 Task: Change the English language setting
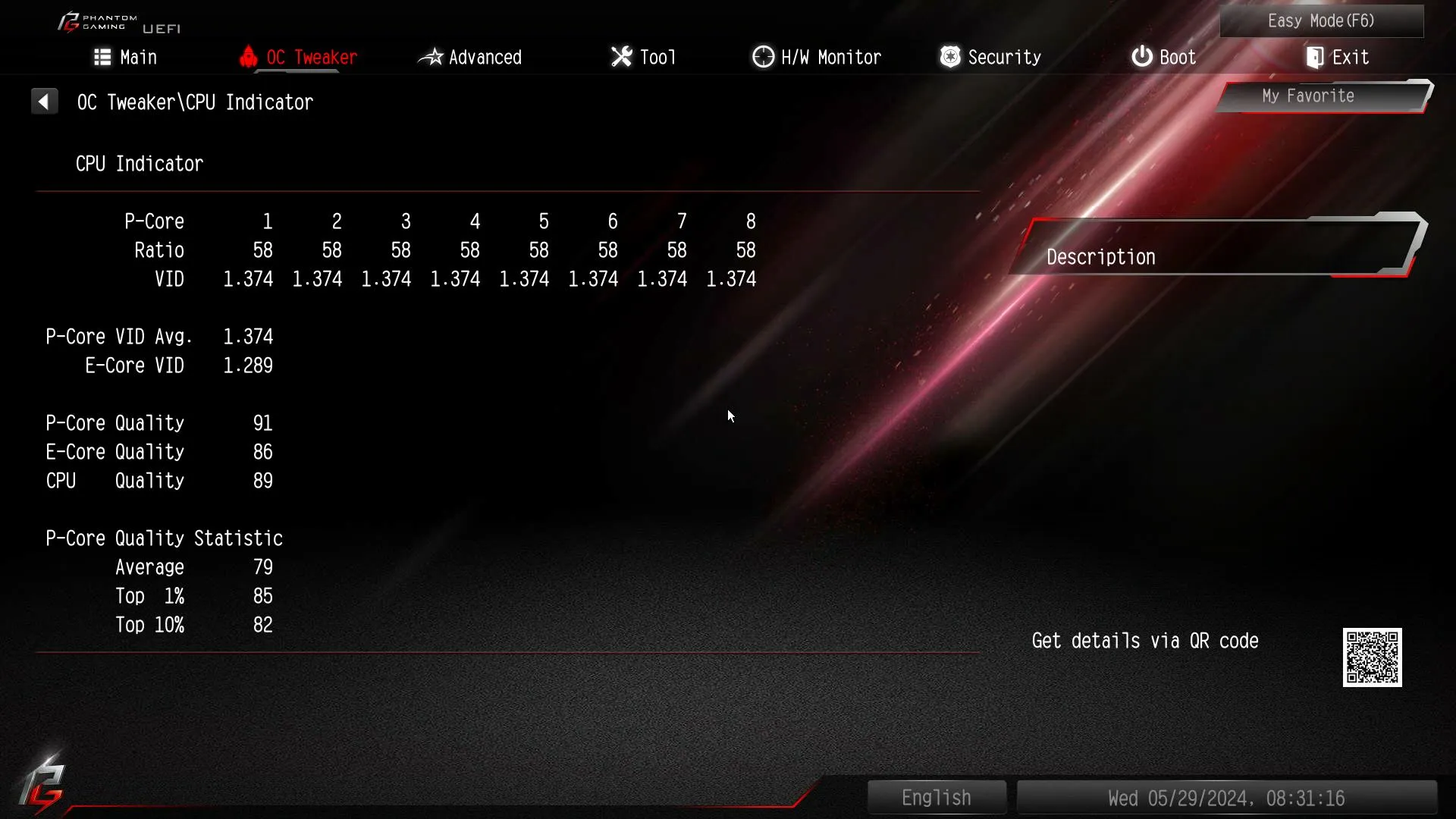(x=937, y=798)
